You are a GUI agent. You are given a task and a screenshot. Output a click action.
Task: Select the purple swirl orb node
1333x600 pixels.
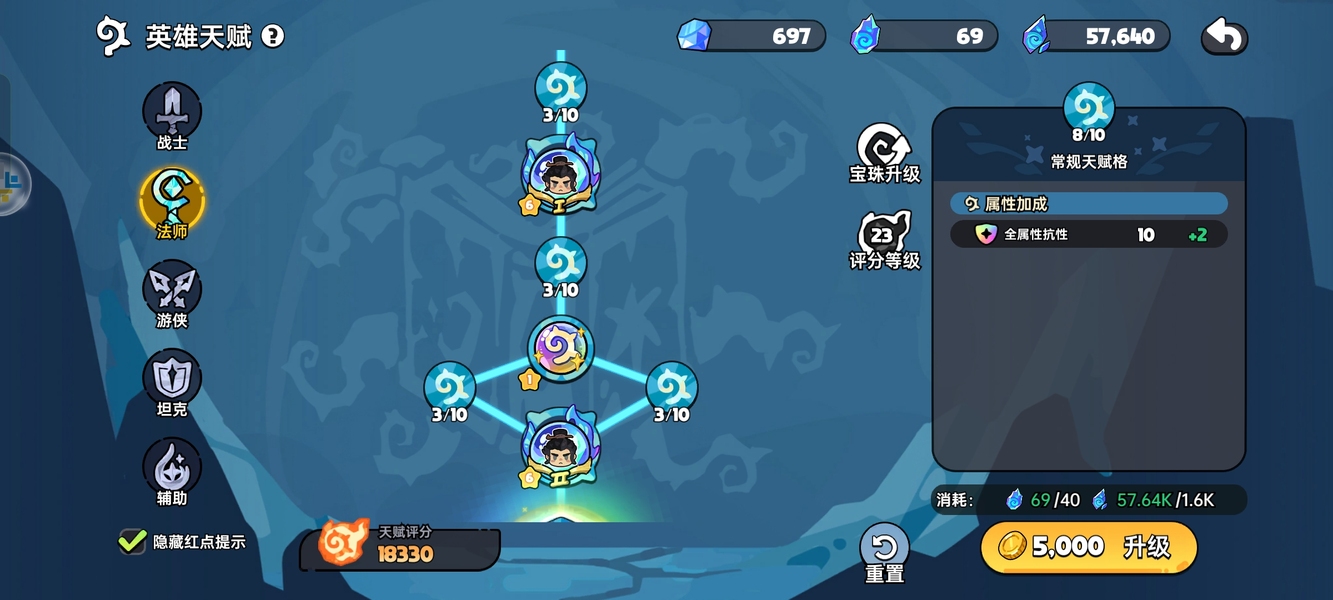[560, 349]
